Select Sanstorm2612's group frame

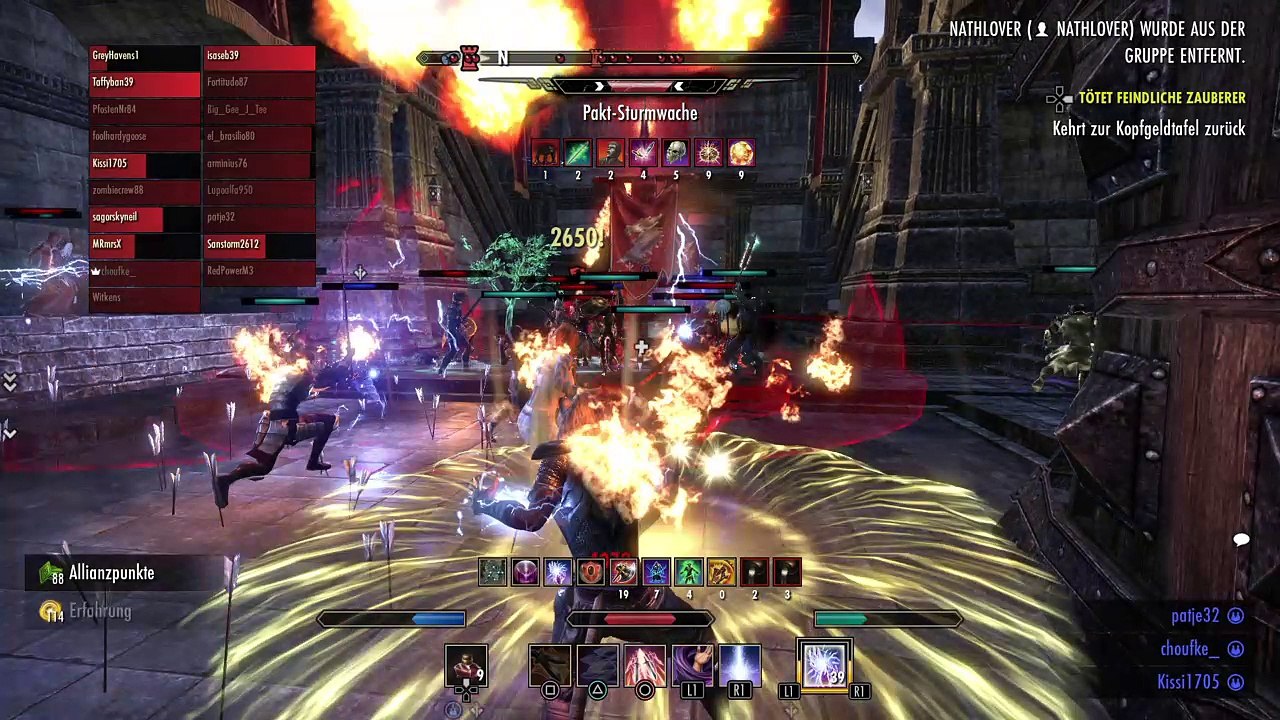click(259, 244)
